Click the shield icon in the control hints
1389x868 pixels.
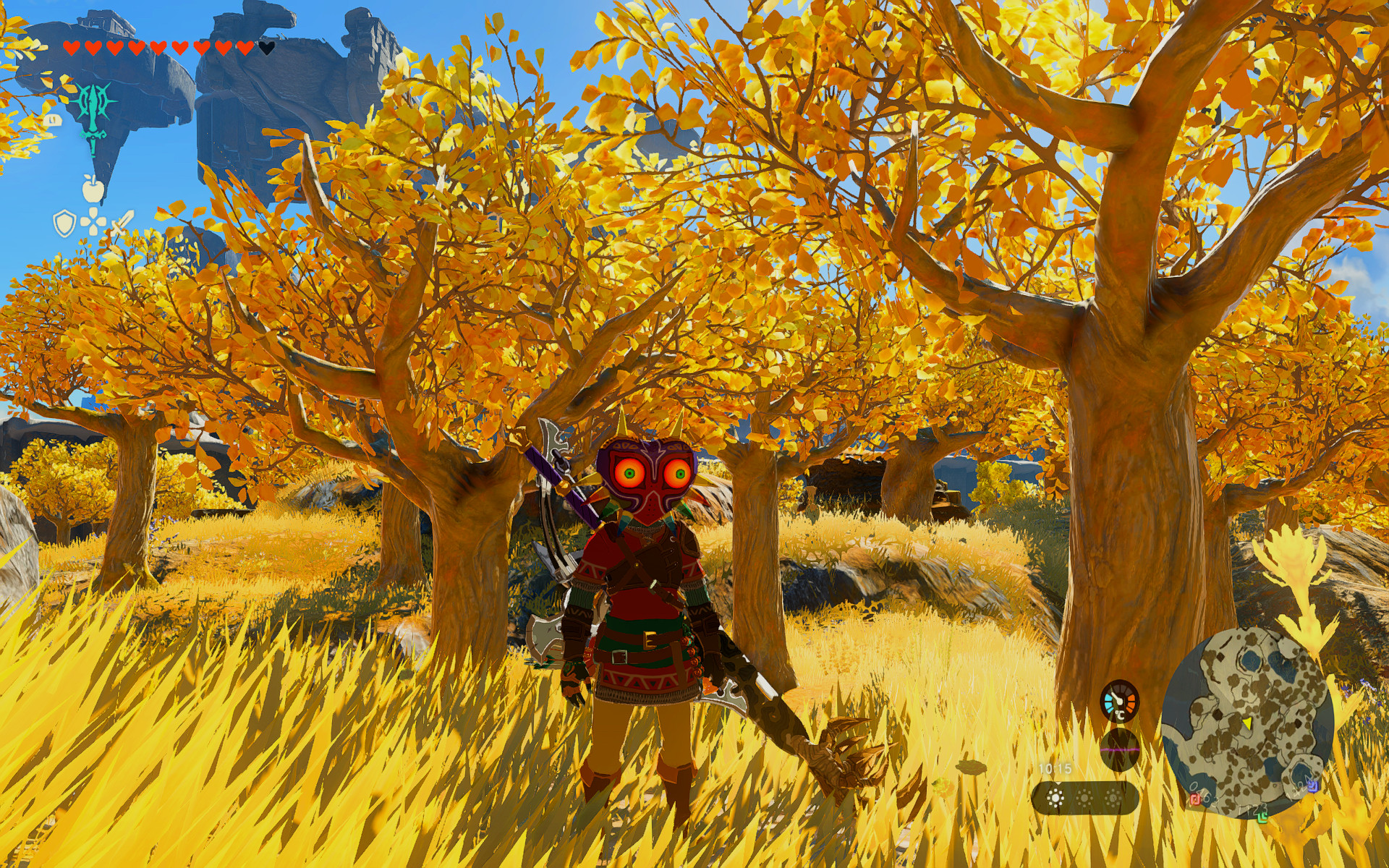click(x=64, y=224)
